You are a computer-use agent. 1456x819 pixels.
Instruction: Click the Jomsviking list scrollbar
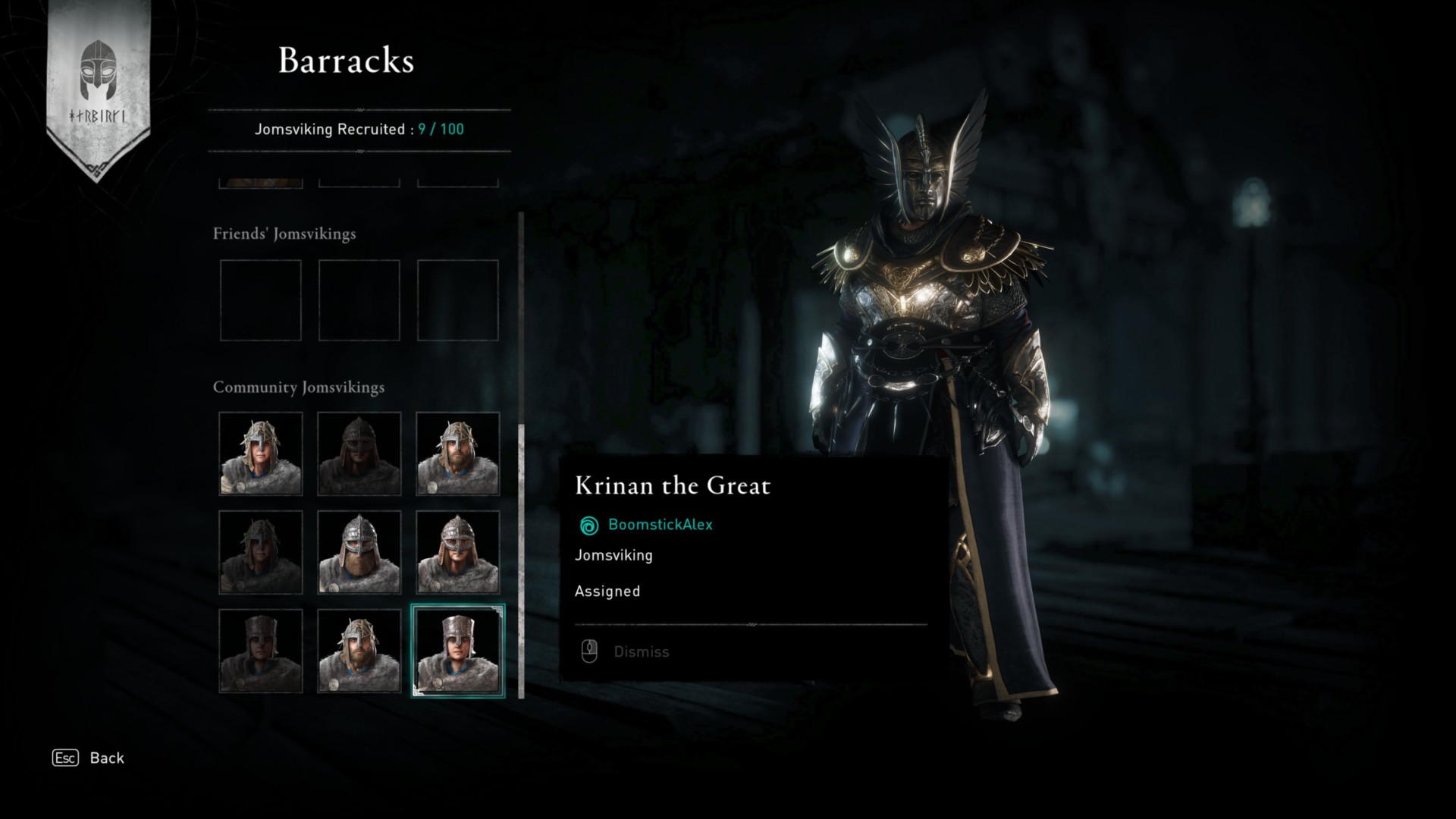521,561
